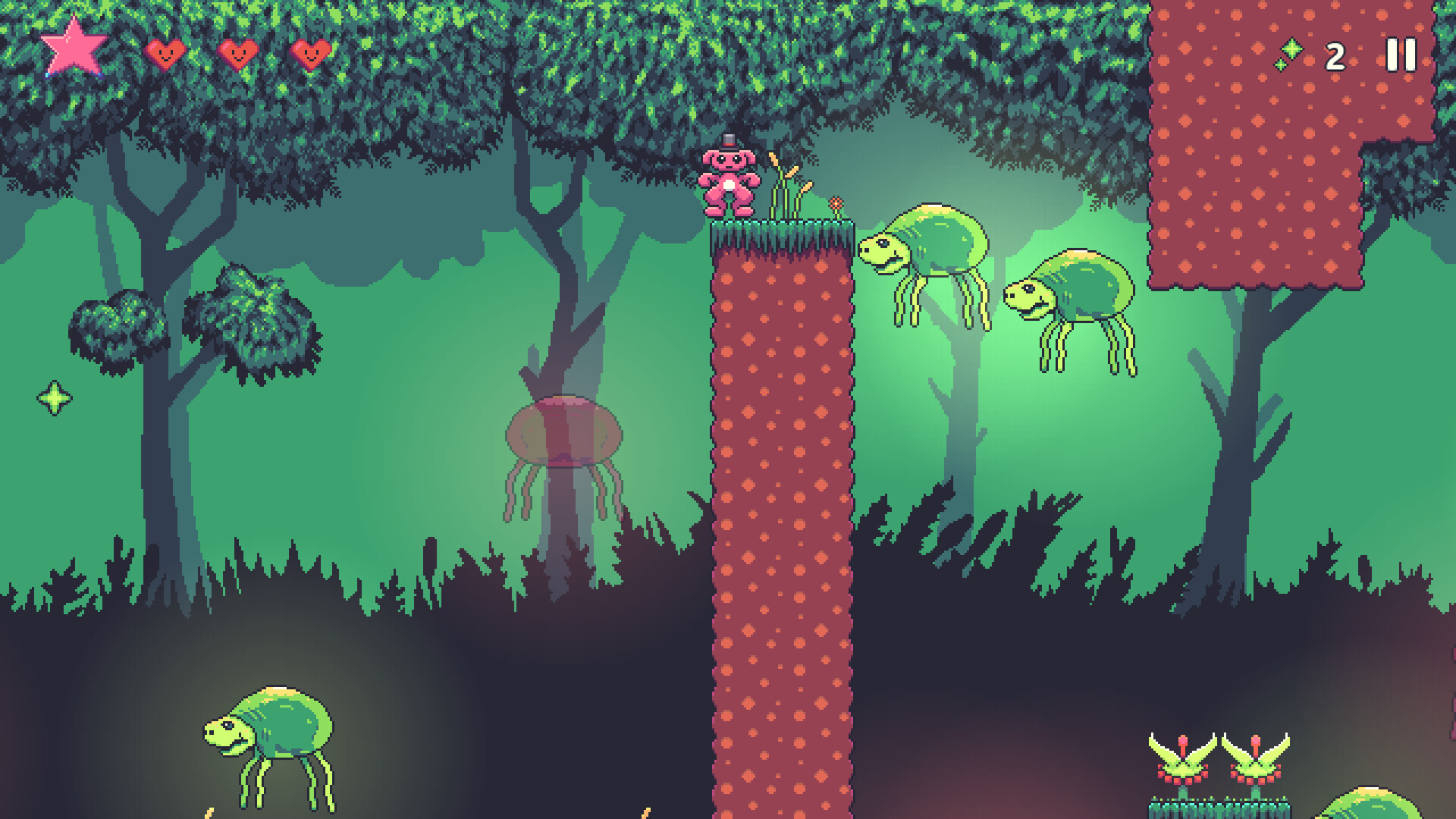1456x819 pixels.
Task: Click the pause icon in the top-right corner
Action: click(1400, 53)
